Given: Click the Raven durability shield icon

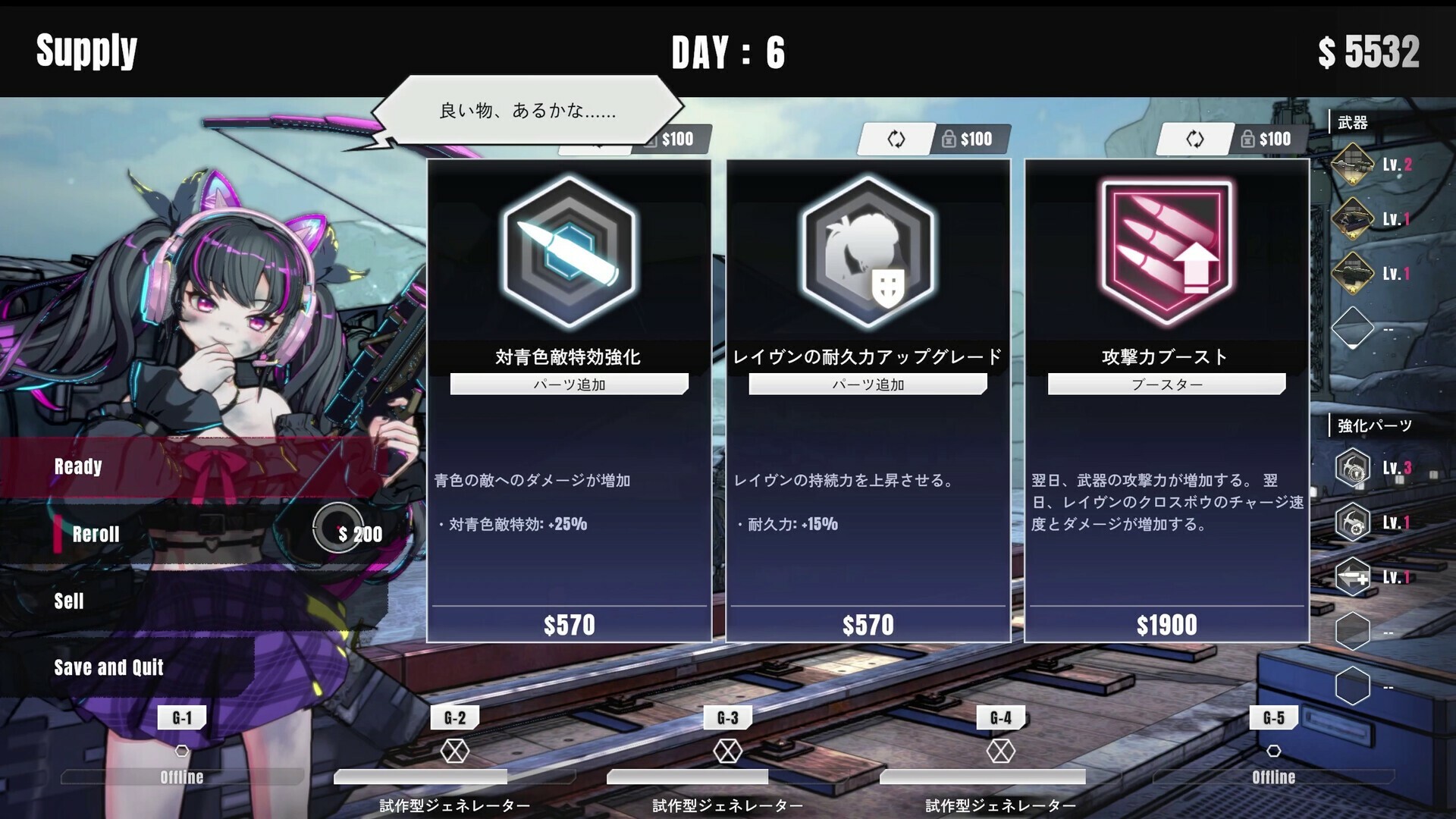Looking at the screenshot, I should [x=867, y=250].
